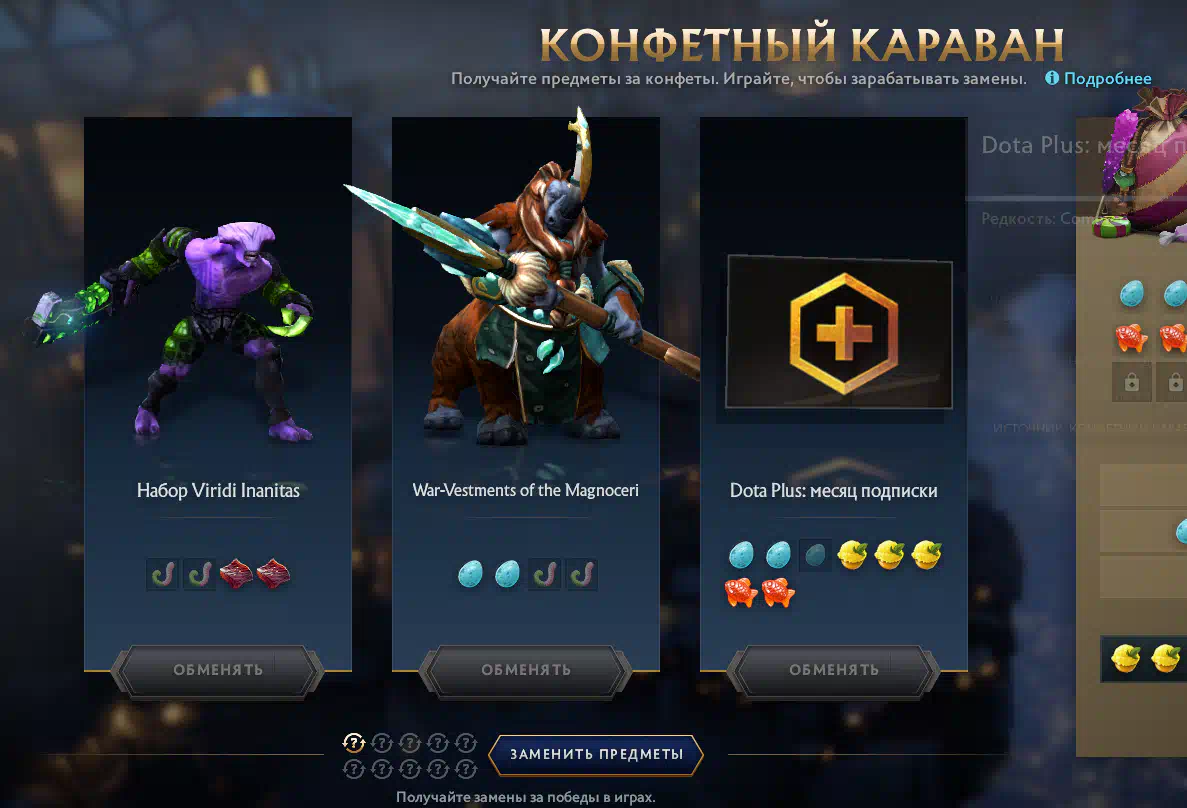The height and width of the screenshot is (808, 1187).
Task: Open the "Подробнее" details link
Action: tap(1107, 79)
